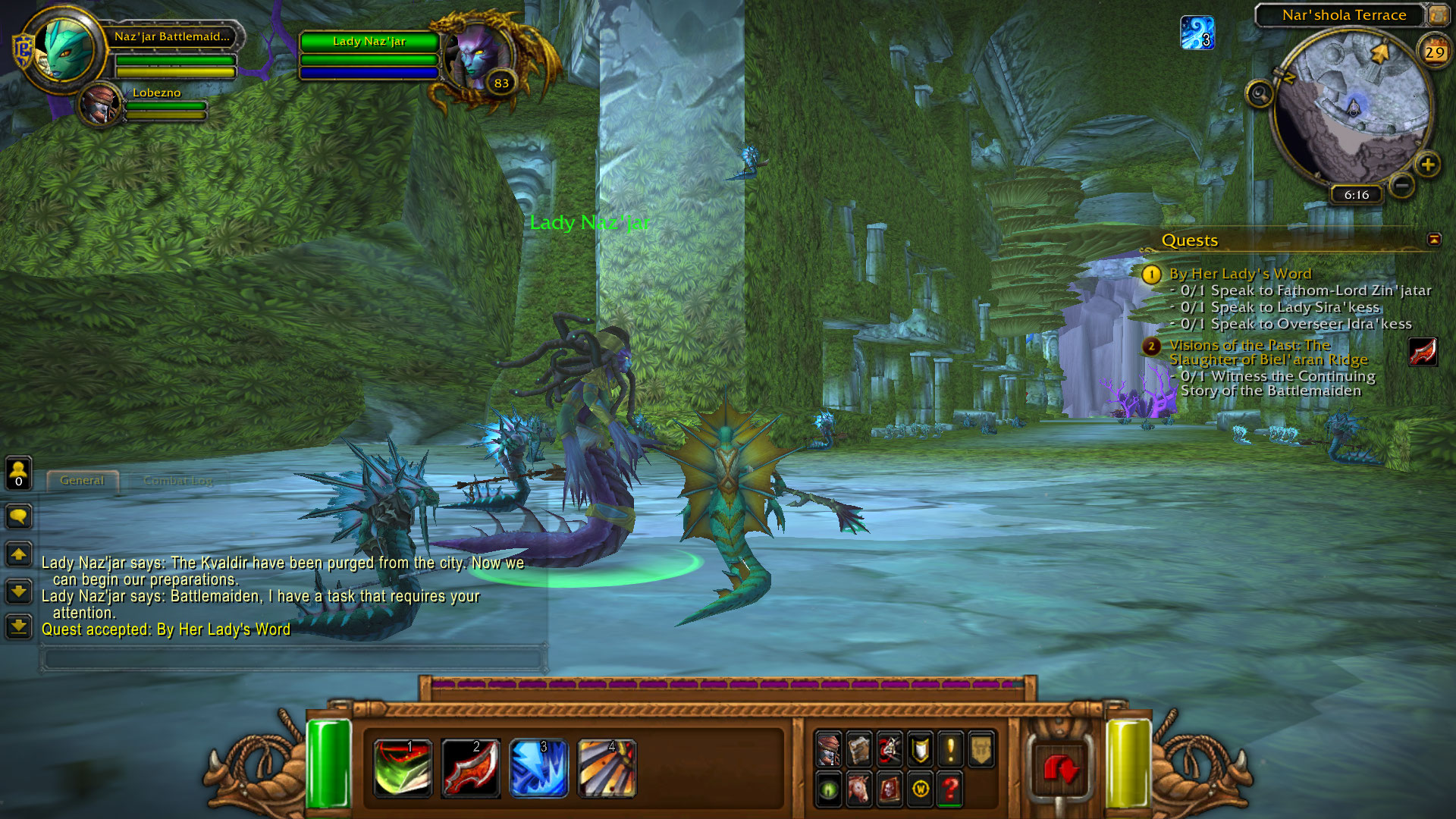Select the By Her Lady's Word quest
The image size is (1456, 819).
(1240, 274)
